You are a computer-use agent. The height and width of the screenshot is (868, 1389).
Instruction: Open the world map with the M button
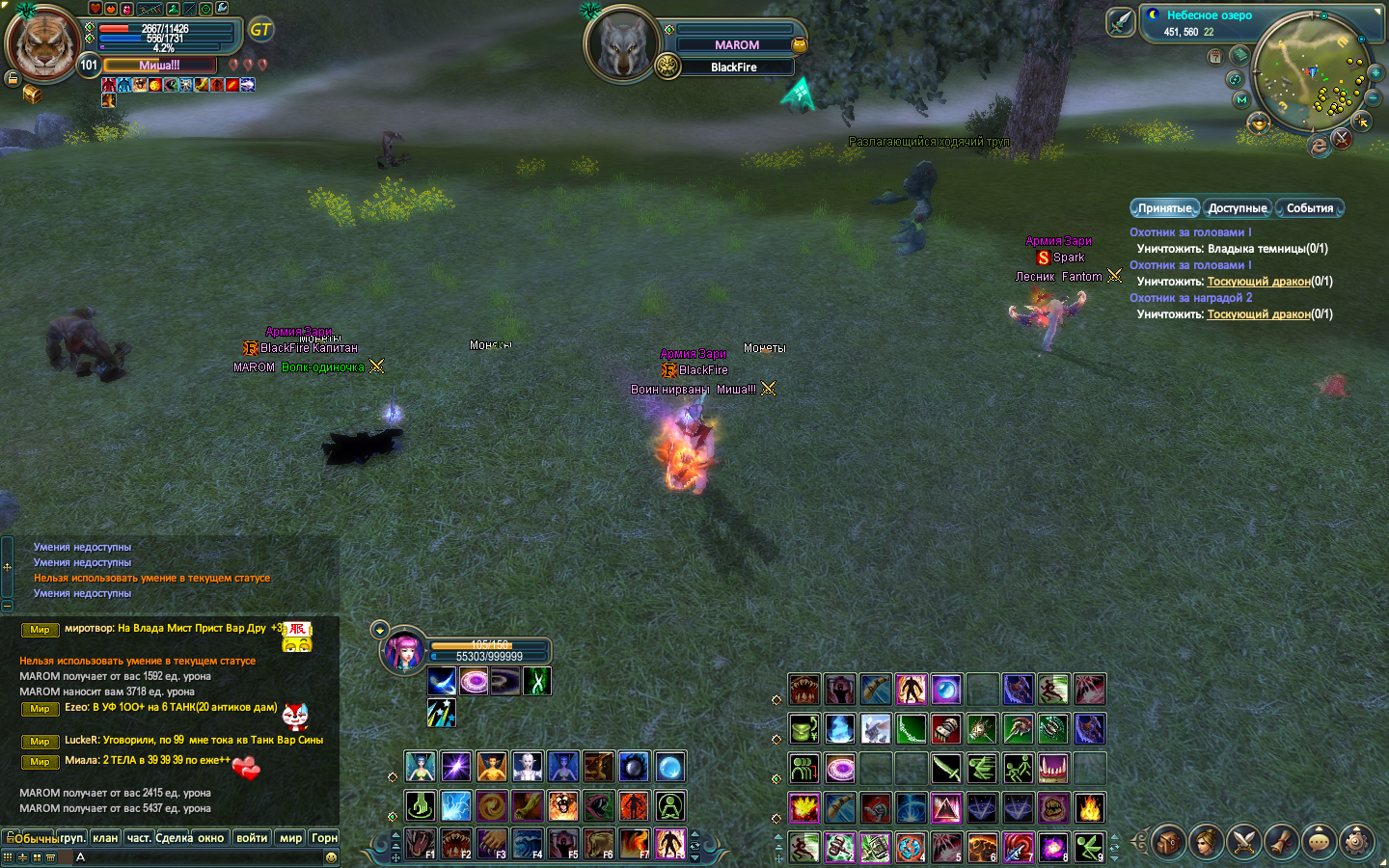point(1241,99)
